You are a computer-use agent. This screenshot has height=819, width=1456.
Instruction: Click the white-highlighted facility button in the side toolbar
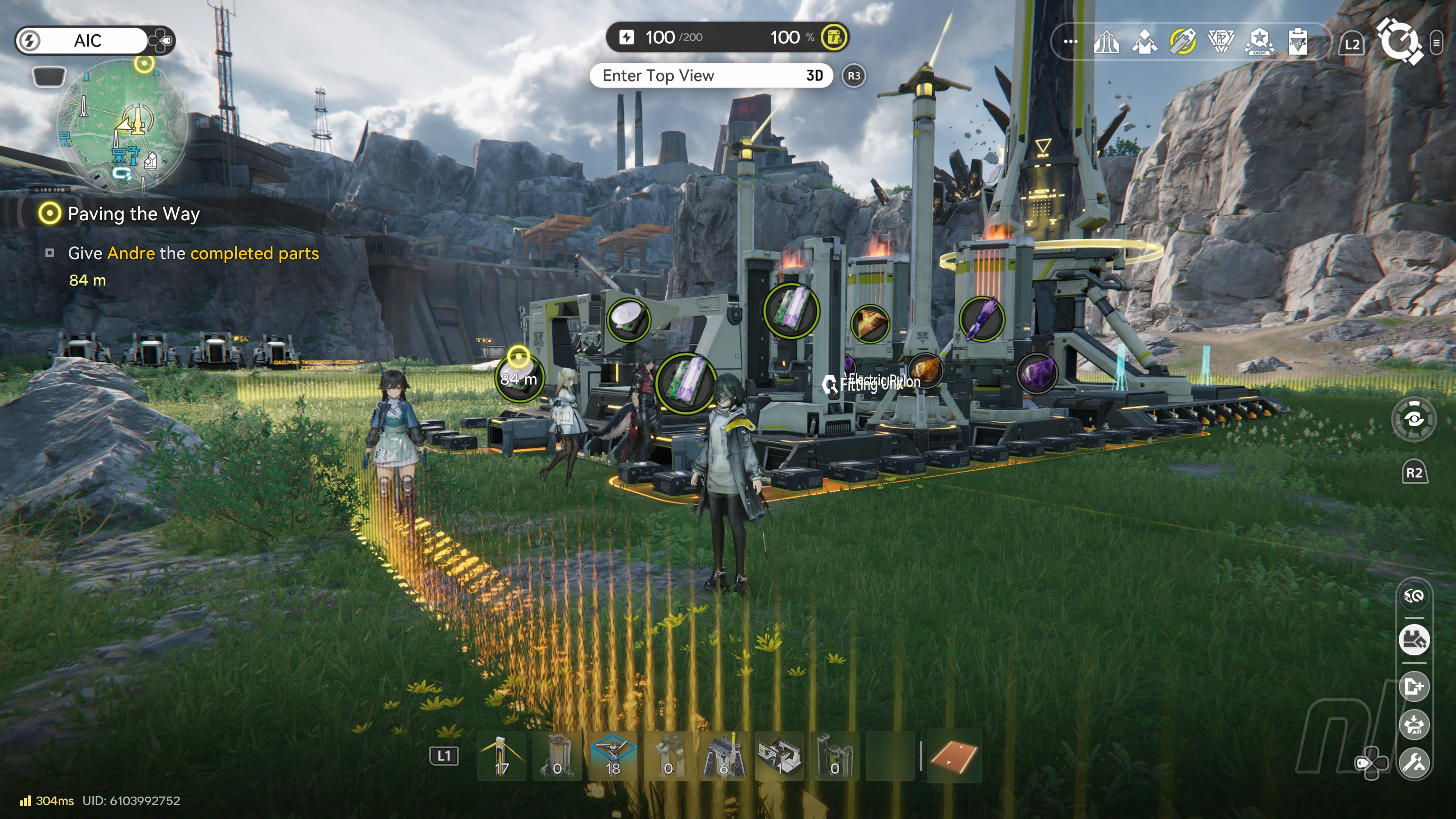tap(1414, 640)
